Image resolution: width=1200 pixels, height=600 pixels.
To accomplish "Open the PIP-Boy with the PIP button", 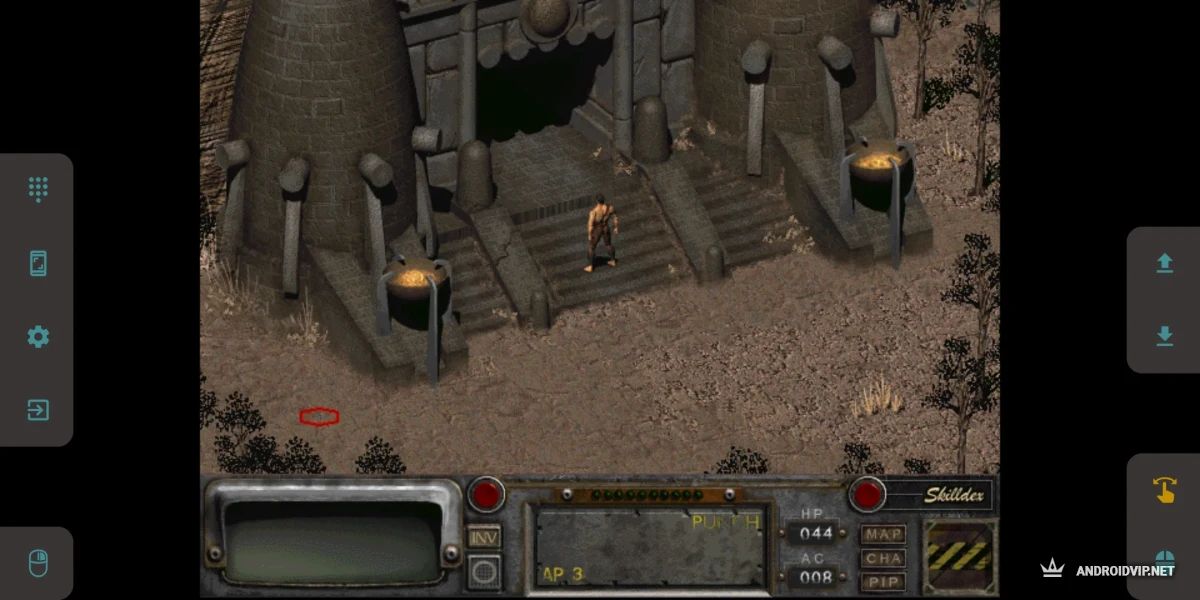I will (883, 581).
